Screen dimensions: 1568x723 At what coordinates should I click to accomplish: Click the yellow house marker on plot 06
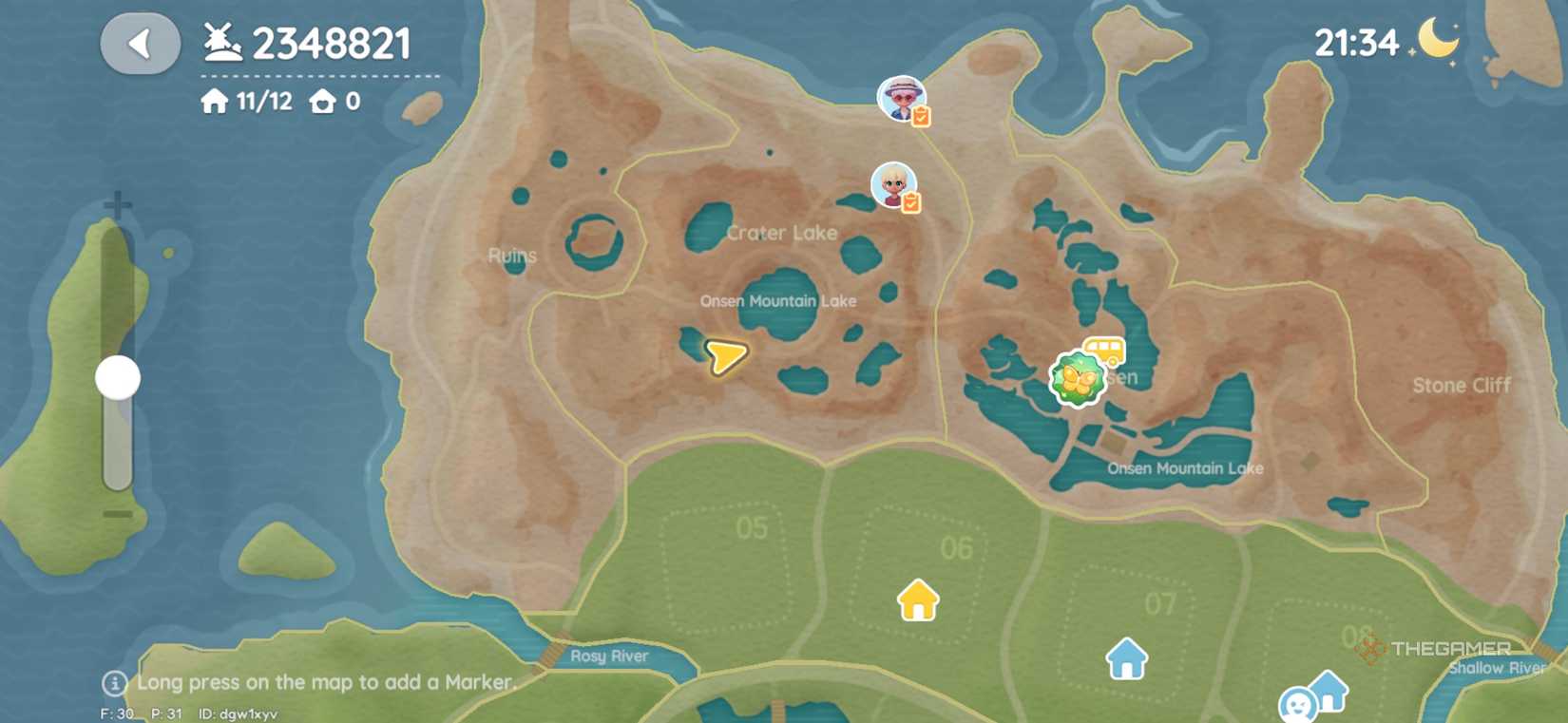(916, 600)
